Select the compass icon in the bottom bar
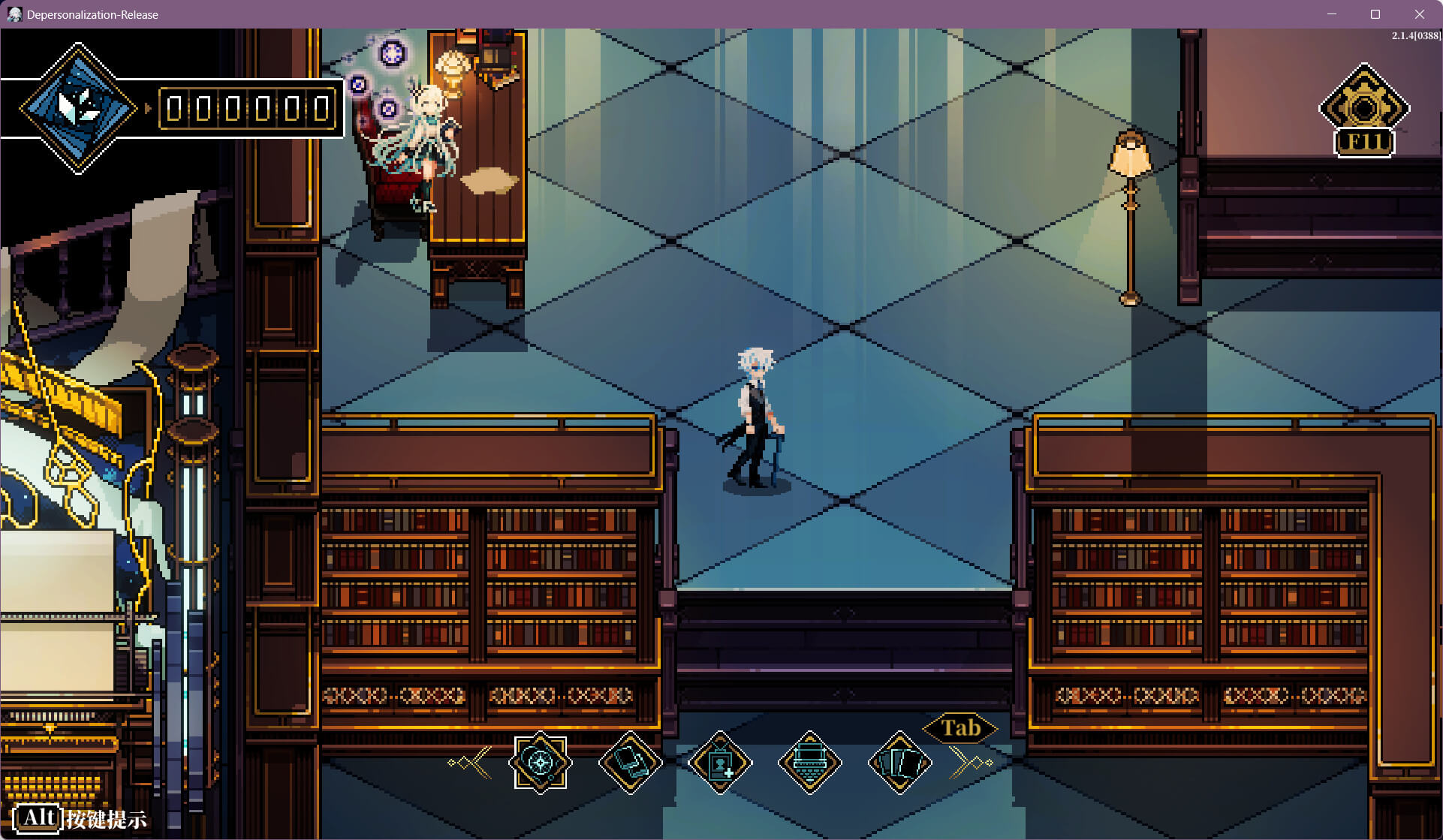1443x840 pixels. 540,763
